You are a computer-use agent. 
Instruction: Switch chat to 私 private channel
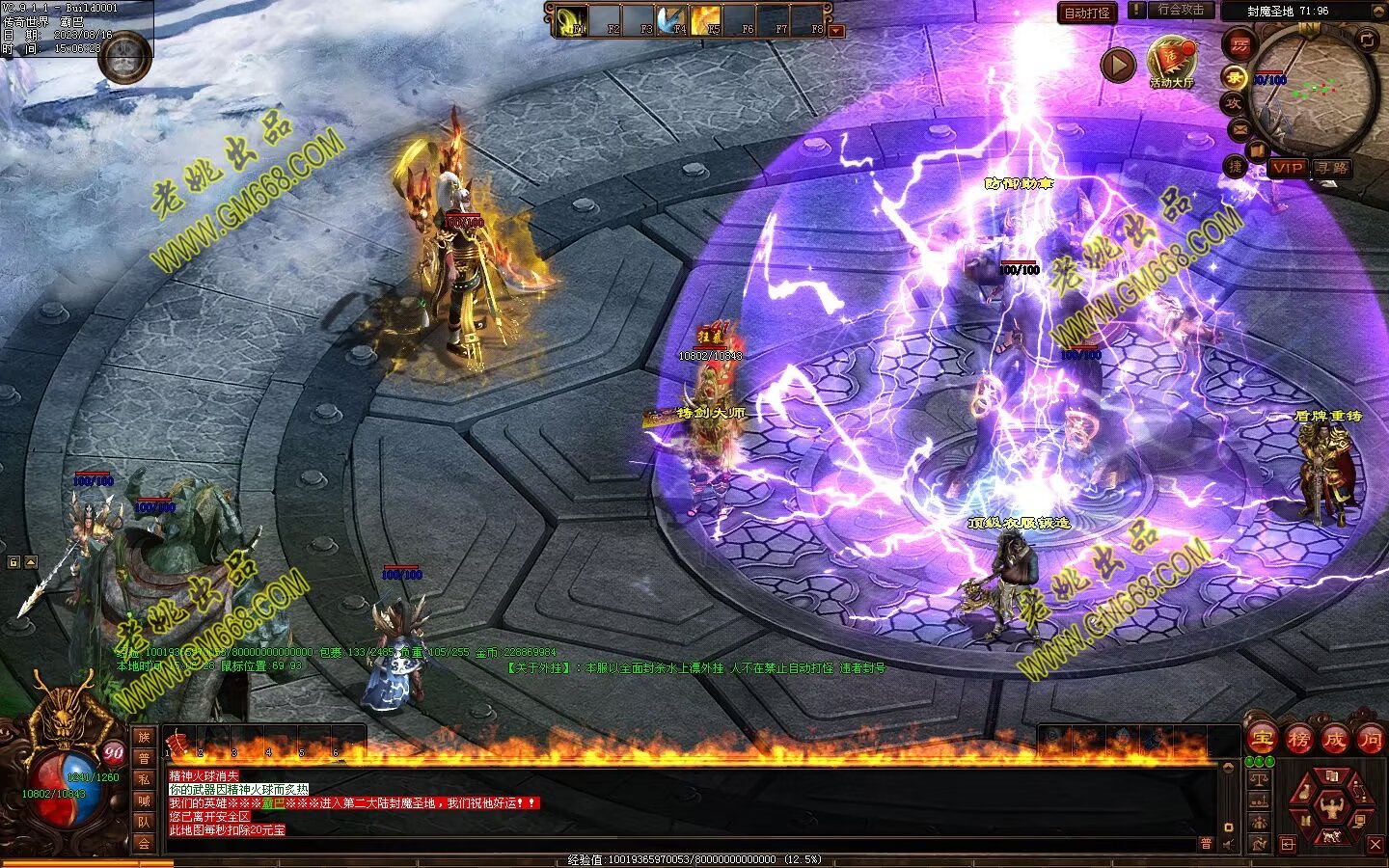coord(144,780)
